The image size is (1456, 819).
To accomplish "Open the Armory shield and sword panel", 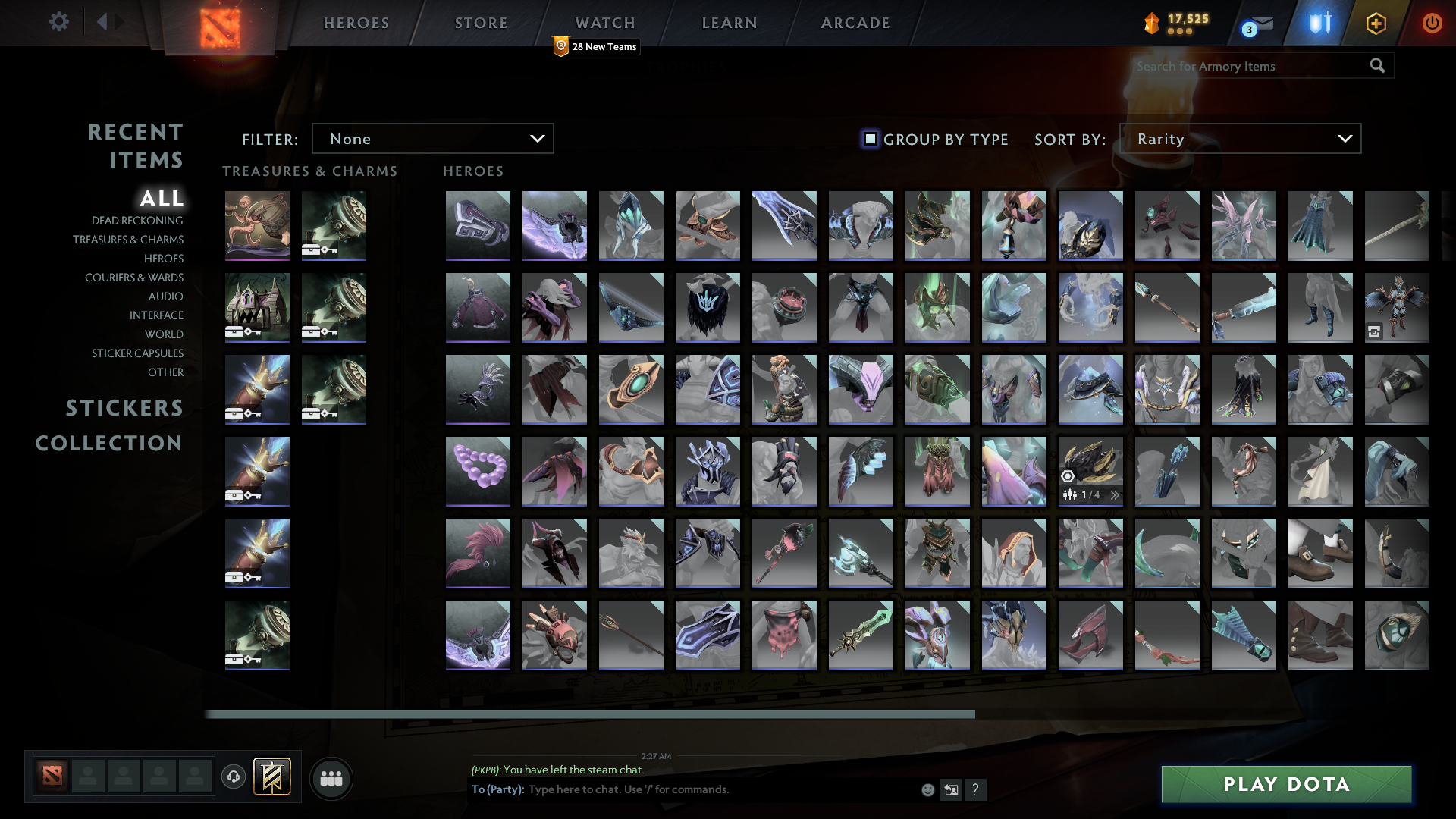I will pyautogui.click(x=1317, y=23).
